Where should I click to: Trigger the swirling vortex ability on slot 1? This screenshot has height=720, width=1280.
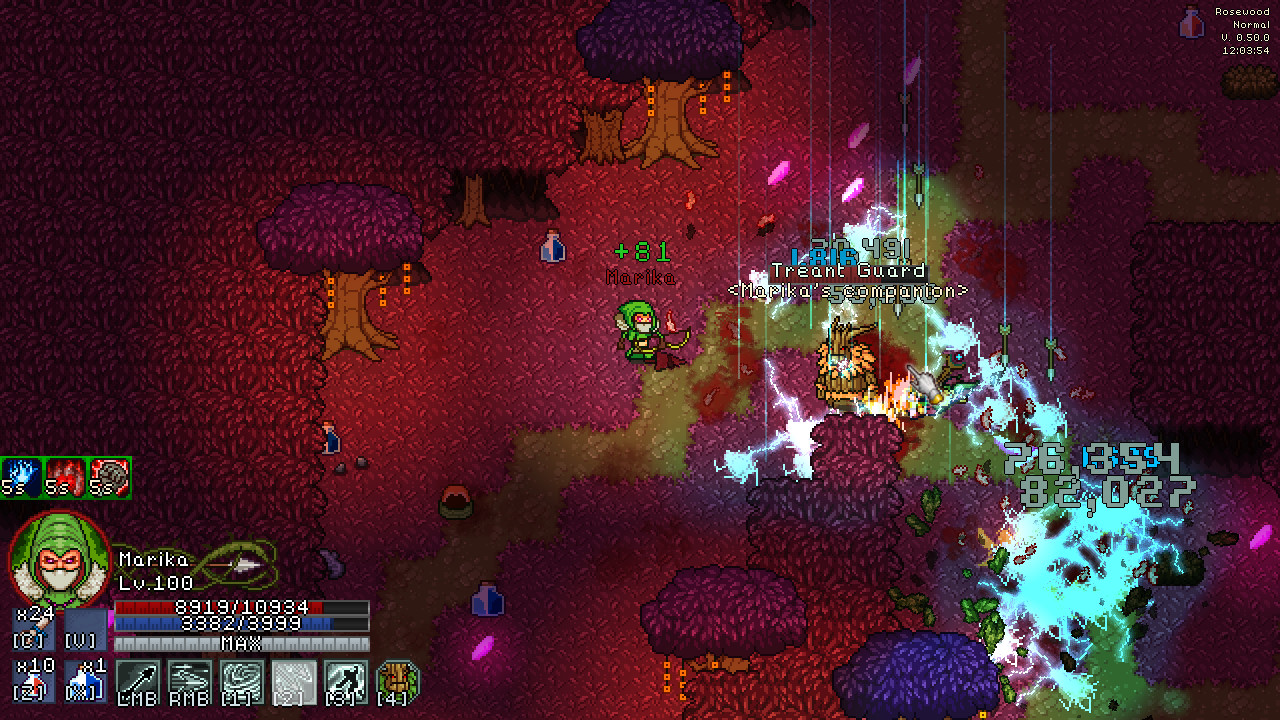pos(242,681)
